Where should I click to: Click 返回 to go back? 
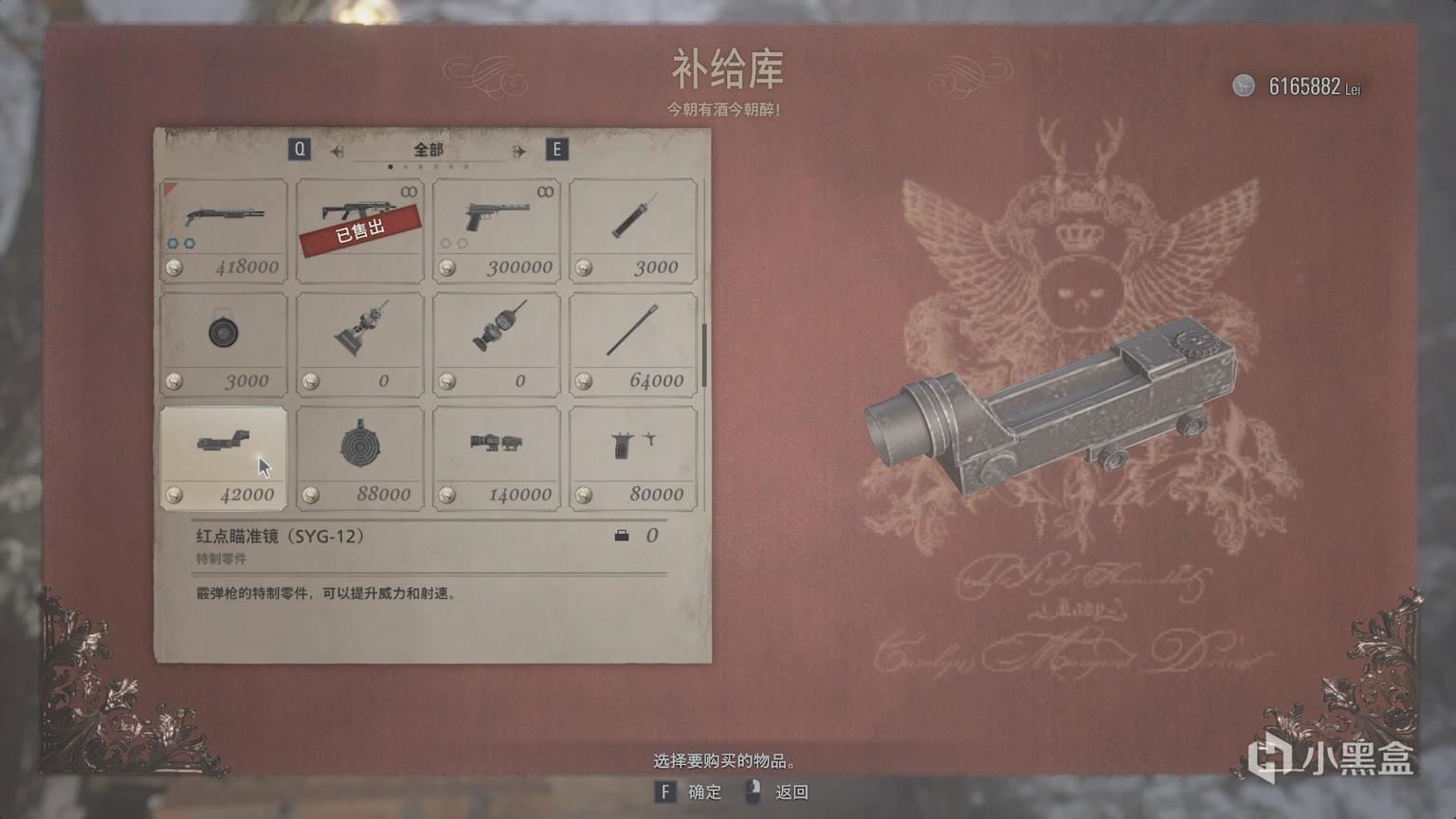pyautogui.click(x=790, y=792)
